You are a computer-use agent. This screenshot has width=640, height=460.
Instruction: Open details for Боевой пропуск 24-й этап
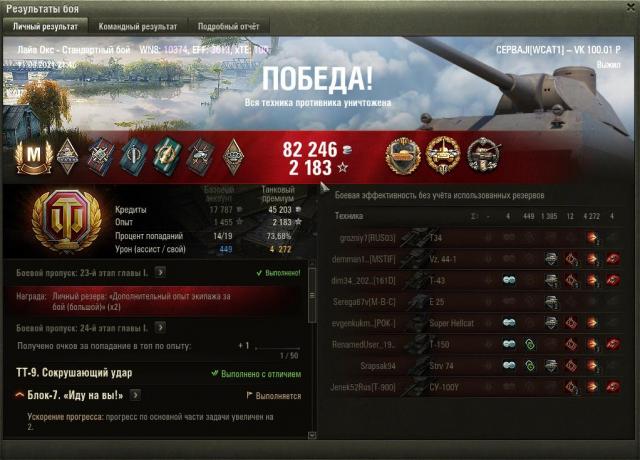coord(160,328)
